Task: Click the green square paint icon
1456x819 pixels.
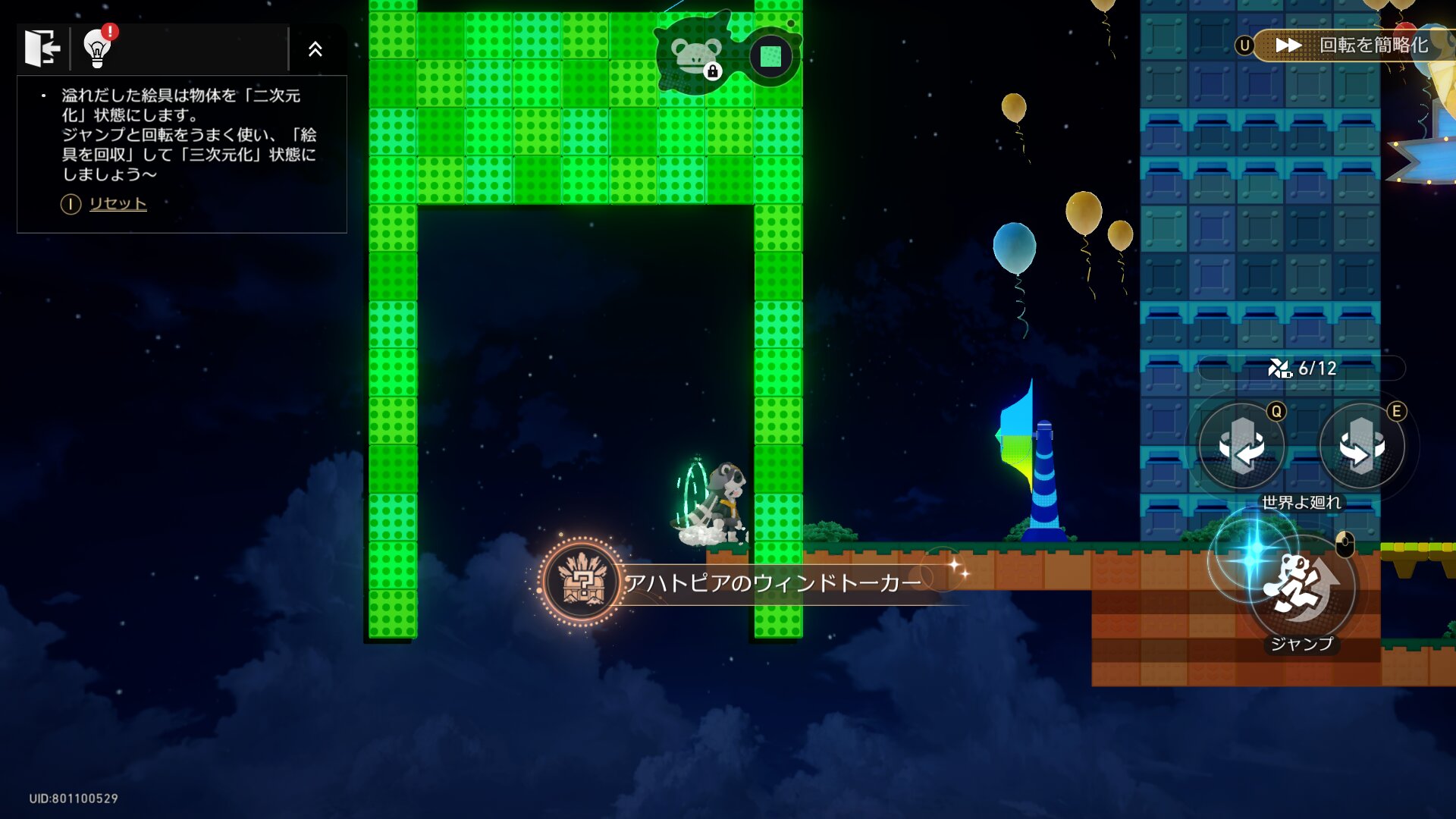Action: (x=770, y=56)
